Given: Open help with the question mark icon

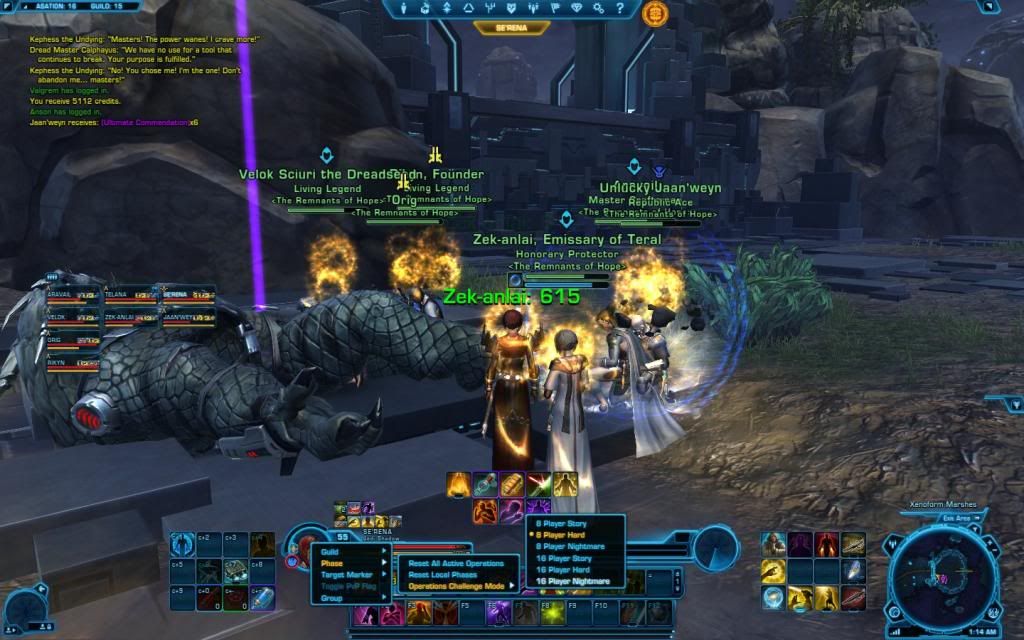Looking at the screenshot, I should pyautogui.click(x=621, y=10).
